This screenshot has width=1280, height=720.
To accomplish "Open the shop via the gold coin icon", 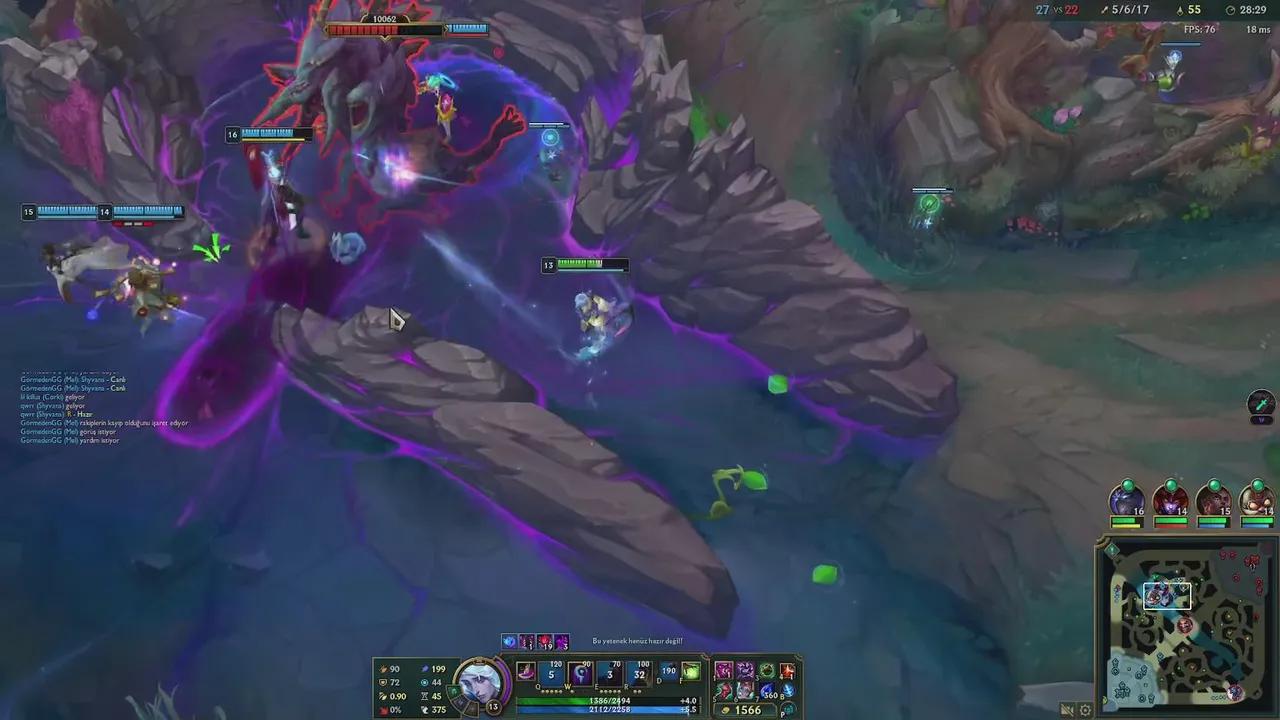I will 727,710.
